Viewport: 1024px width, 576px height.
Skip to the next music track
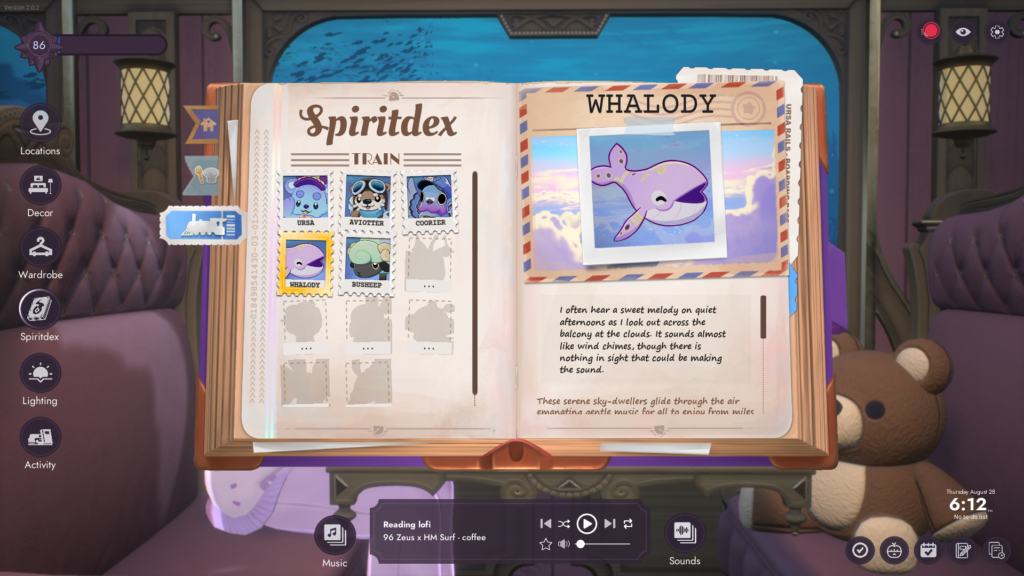[609, 523]
